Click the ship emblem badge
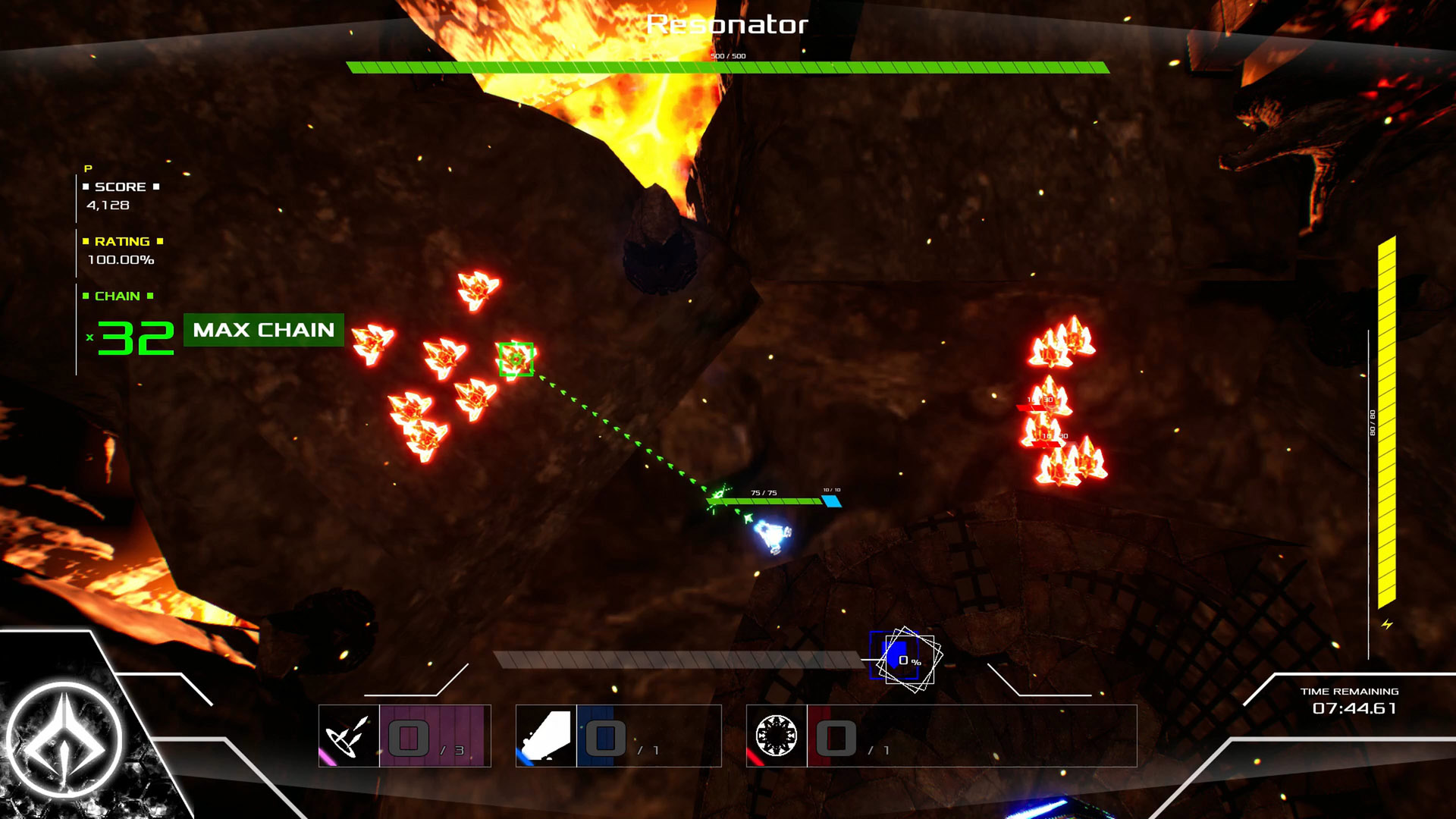Image resolution: width=1456 pixels, height=819 pixels. pyautogui.click(x=64, y=739)
